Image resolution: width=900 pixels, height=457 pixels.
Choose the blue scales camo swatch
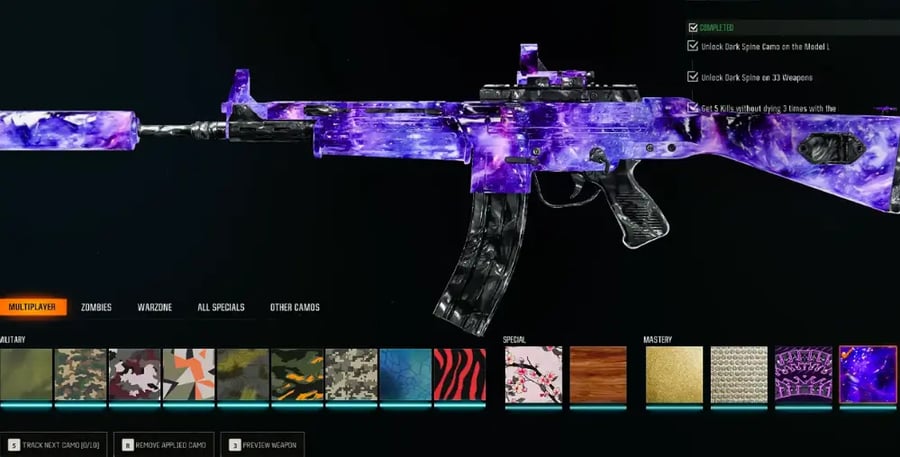tap(405, 375)
